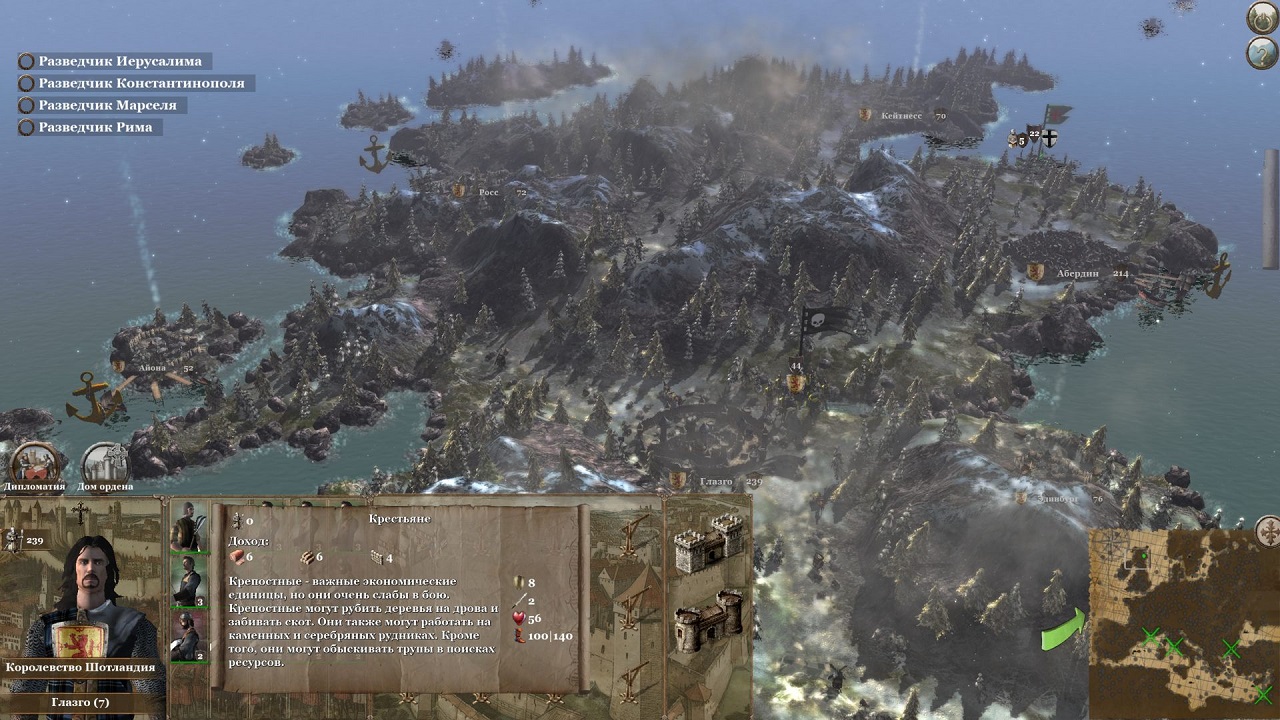Image resolution: width=1280 pixels, height=720 pixels.
Task: Select the Крестьяне title in the unit panel
Action: click(x=398, y=519)
